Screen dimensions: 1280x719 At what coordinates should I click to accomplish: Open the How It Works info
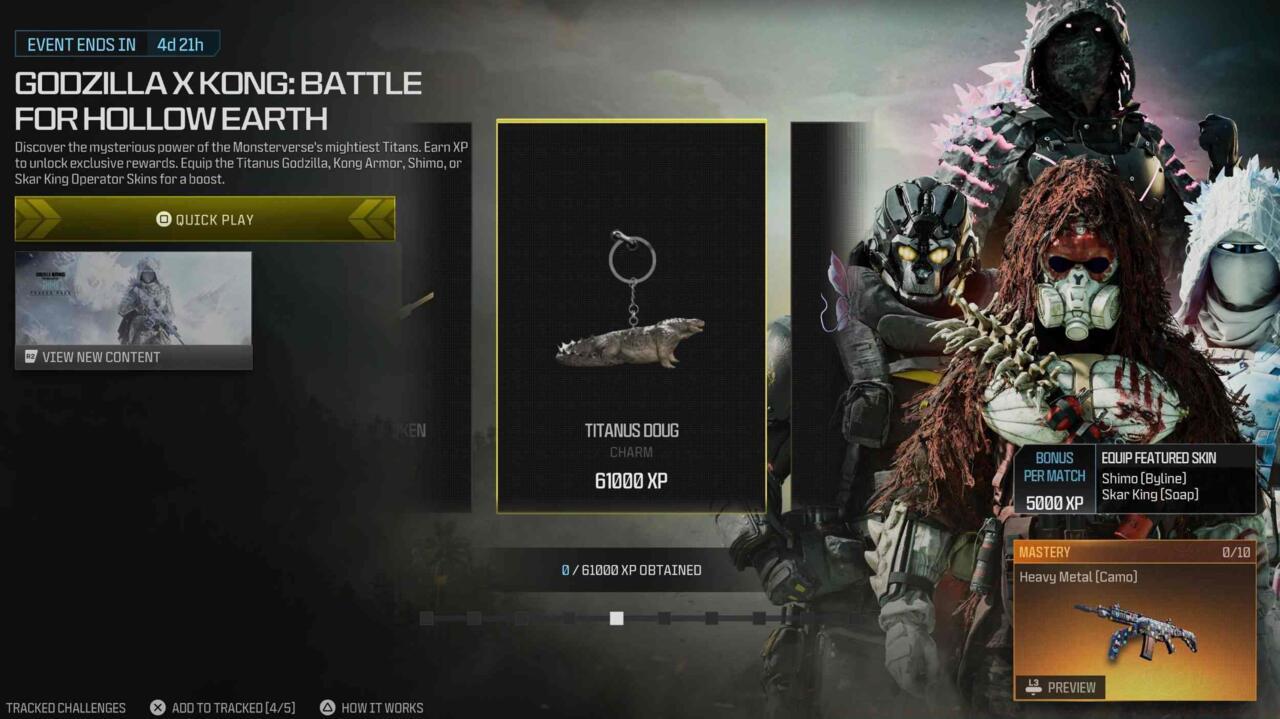(x=371, y=708)
